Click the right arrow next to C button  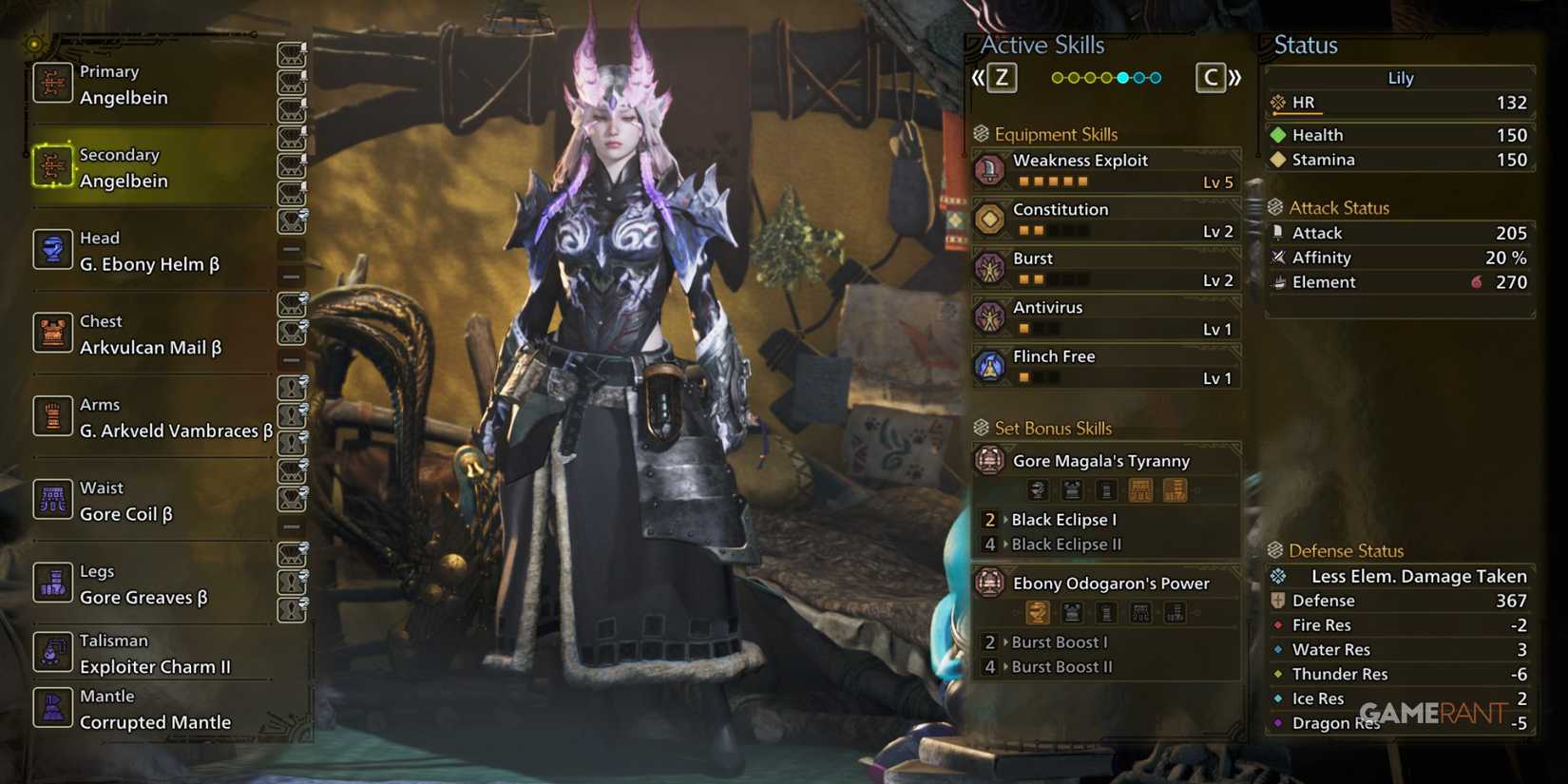(1237, 77)
